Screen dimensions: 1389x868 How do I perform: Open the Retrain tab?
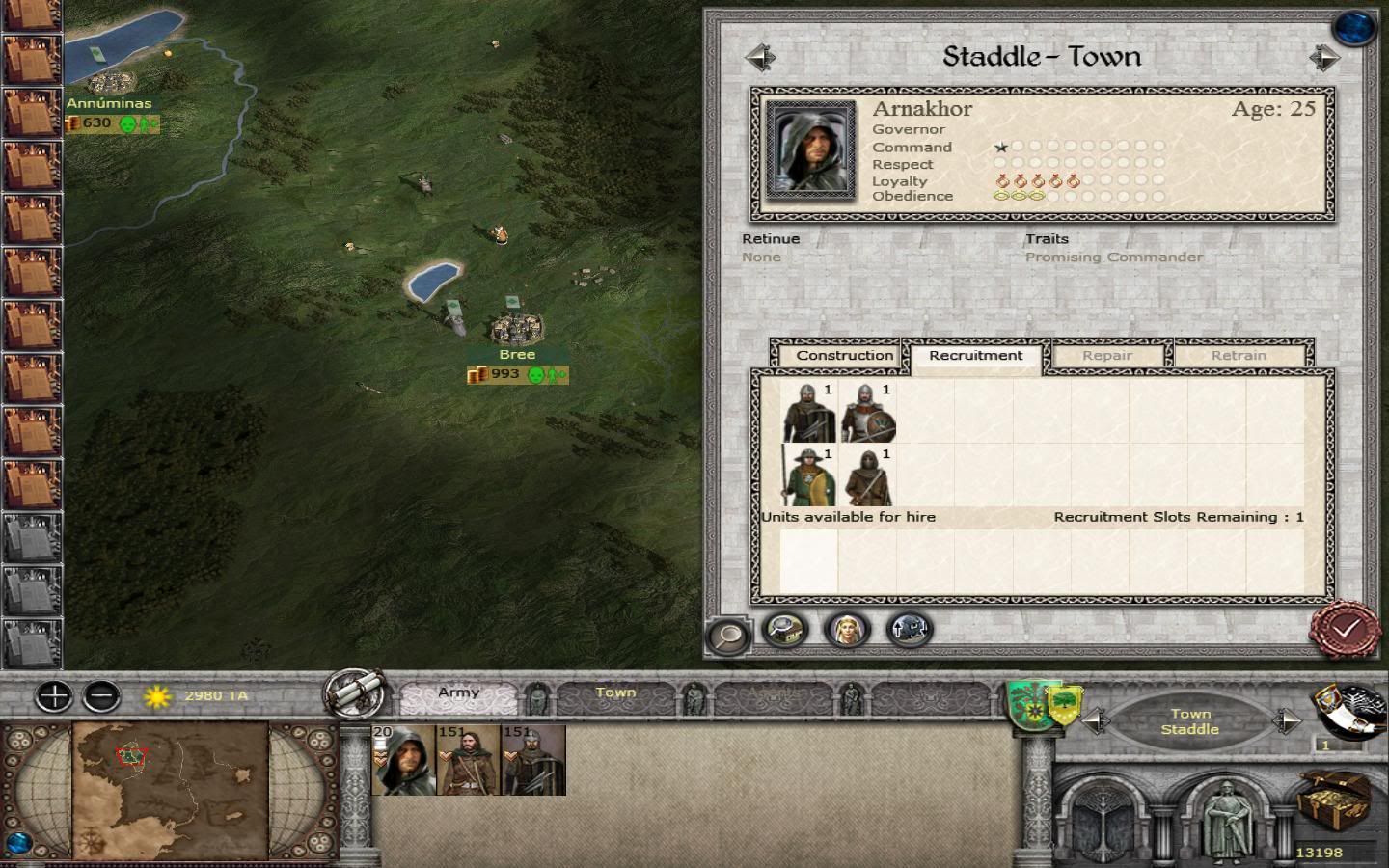[1239, 355]
